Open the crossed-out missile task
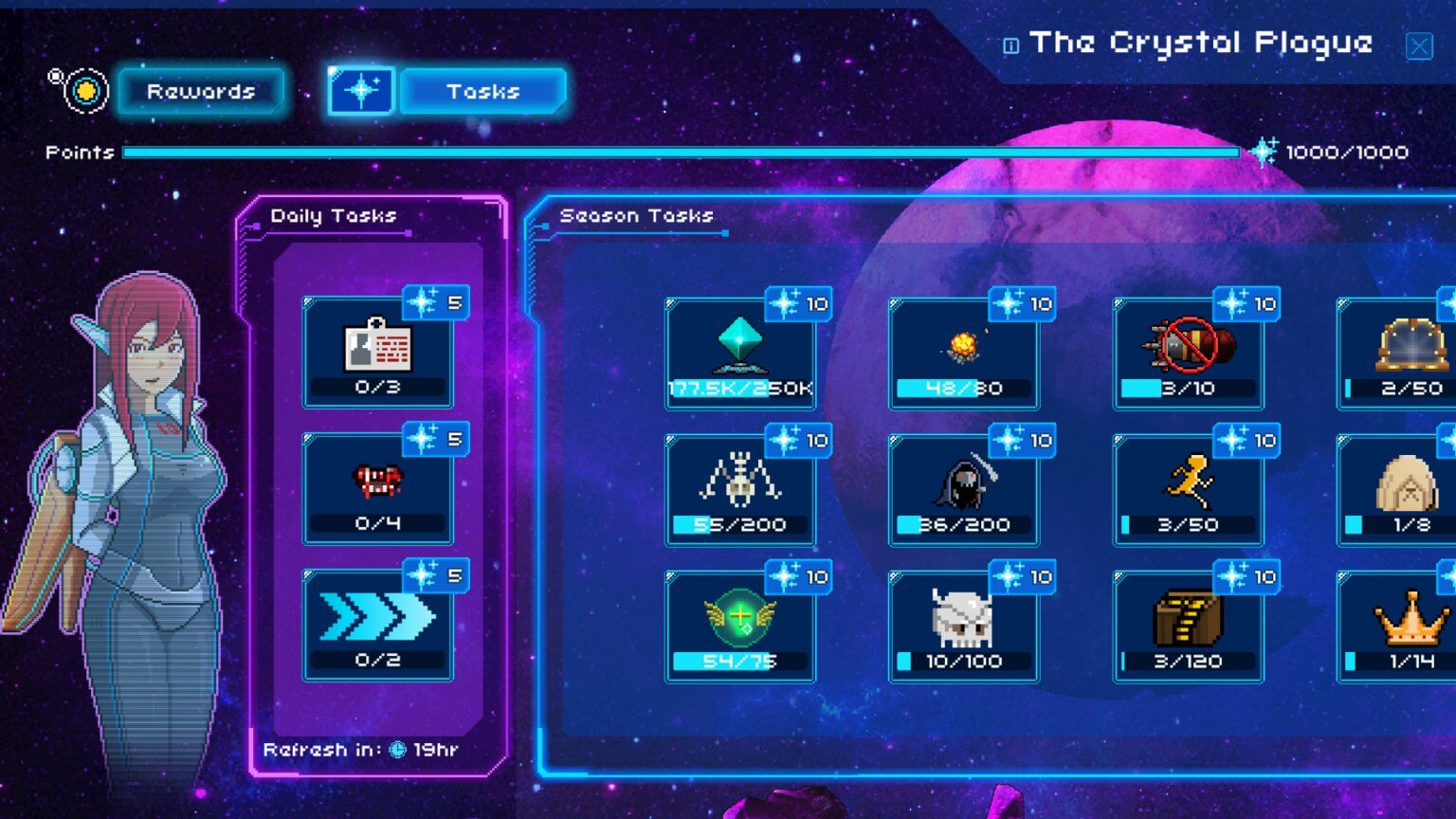Screen dimensions: 1456x819 point(1188,355)
